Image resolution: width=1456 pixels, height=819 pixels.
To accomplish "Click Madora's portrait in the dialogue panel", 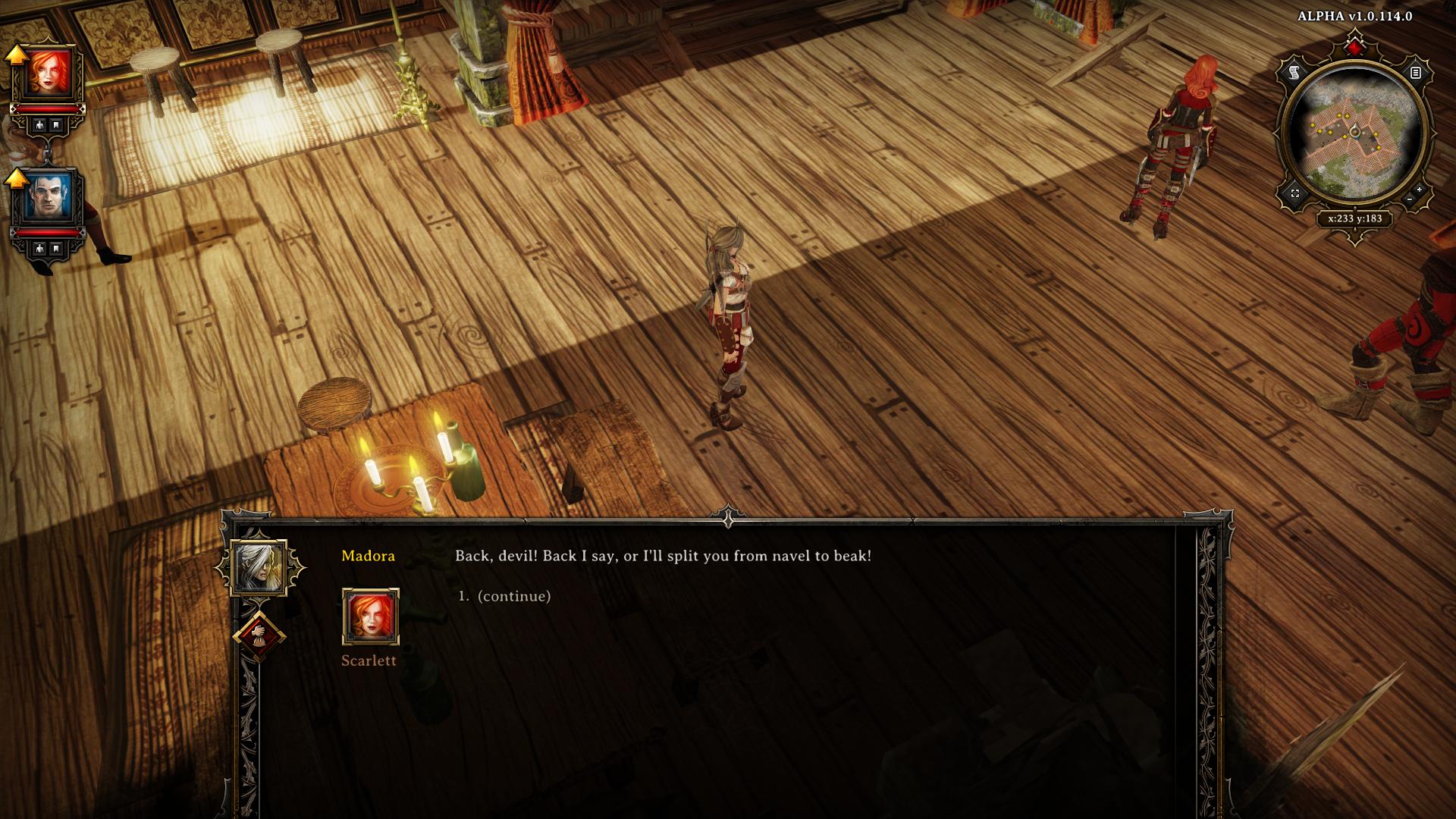I will 259,566.
